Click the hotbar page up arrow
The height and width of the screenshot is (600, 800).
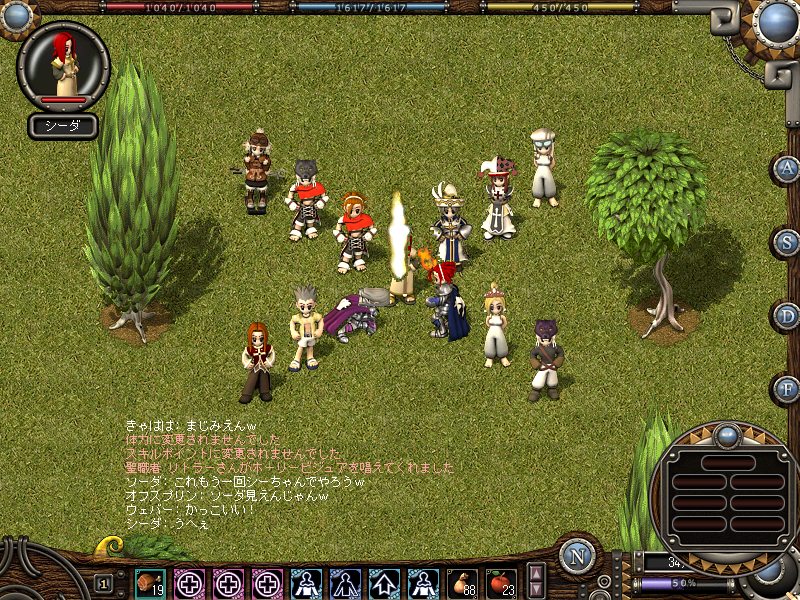tap(536, 573)
